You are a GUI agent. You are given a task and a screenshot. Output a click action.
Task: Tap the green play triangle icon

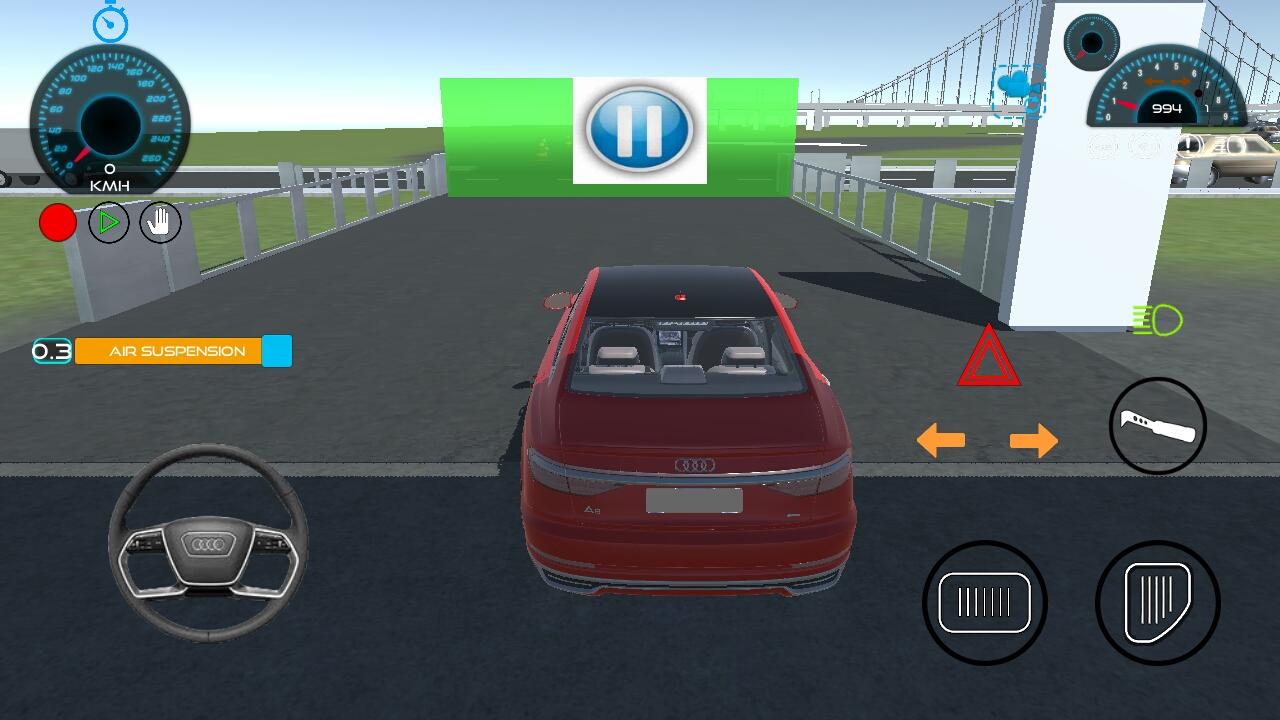click(x=109, y=222)
